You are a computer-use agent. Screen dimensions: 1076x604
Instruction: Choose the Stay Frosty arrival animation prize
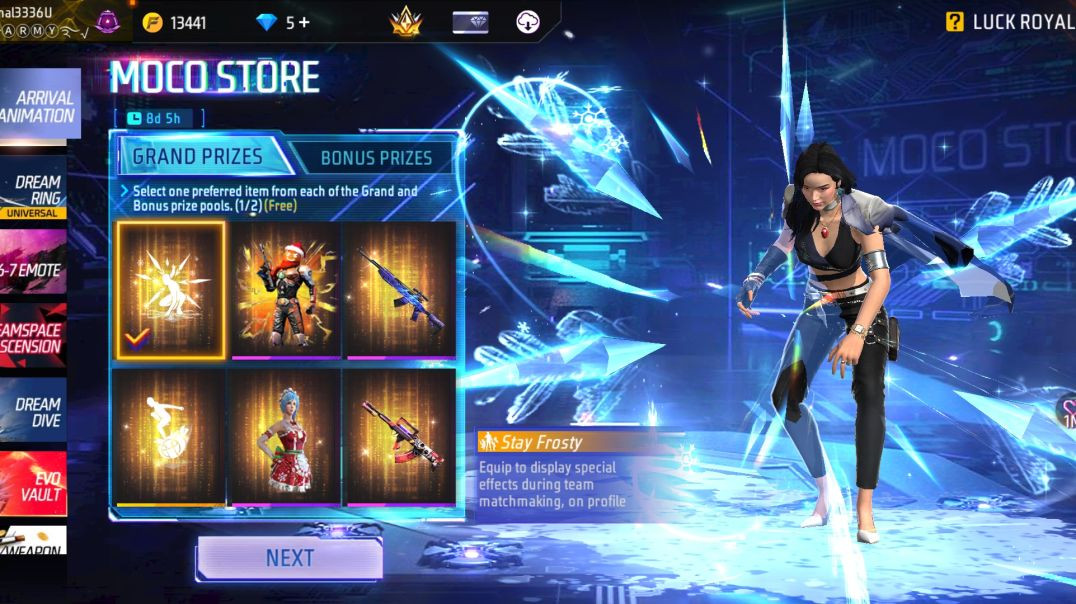(x=170, y=290)
